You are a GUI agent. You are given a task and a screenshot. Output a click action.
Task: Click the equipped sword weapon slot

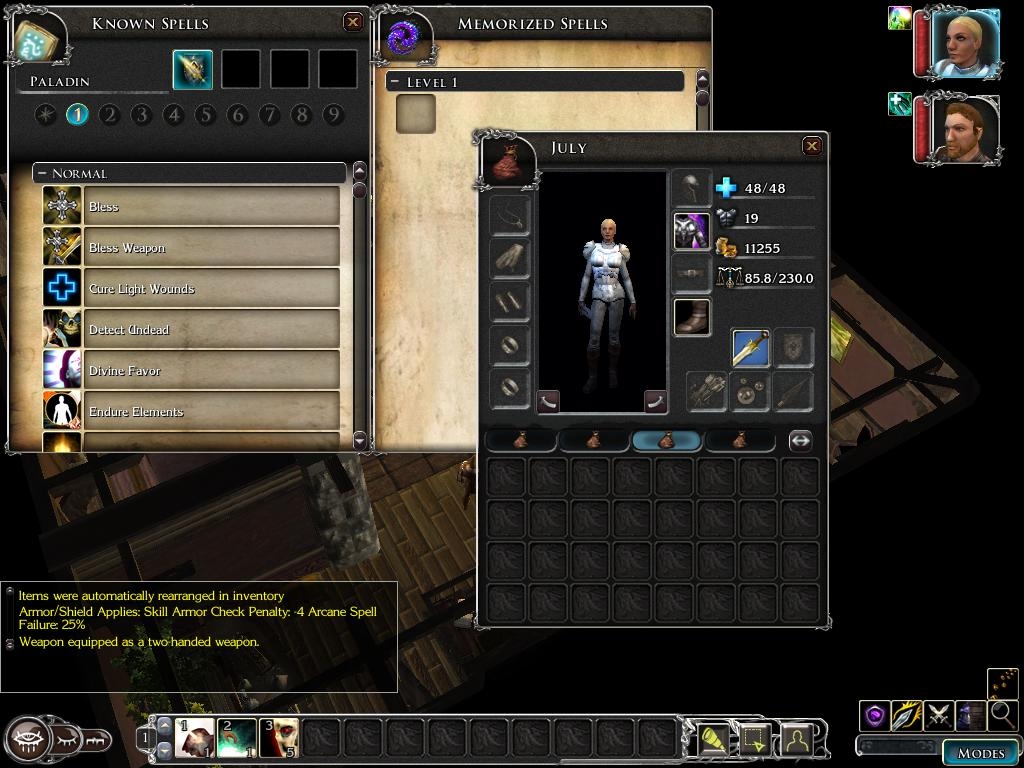[750, 348]
